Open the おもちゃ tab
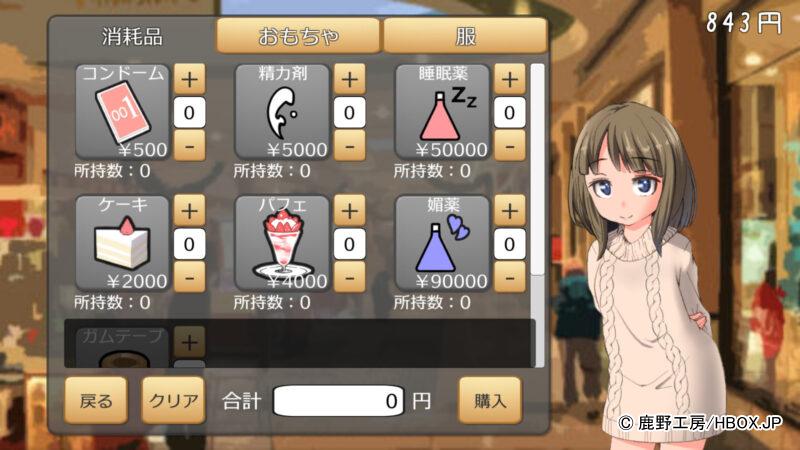This screenshot has width=800, height=450. (298, 37)
